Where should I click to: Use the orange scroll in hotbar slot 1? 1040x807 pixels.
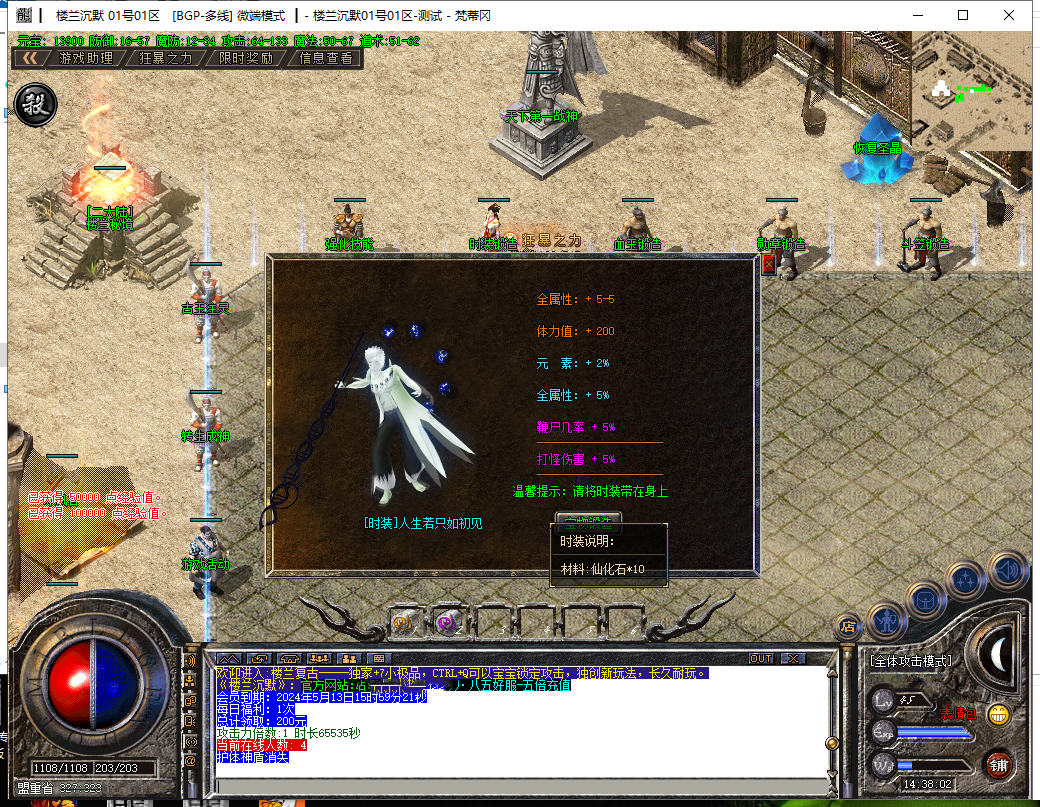click(x=405, y=622)
